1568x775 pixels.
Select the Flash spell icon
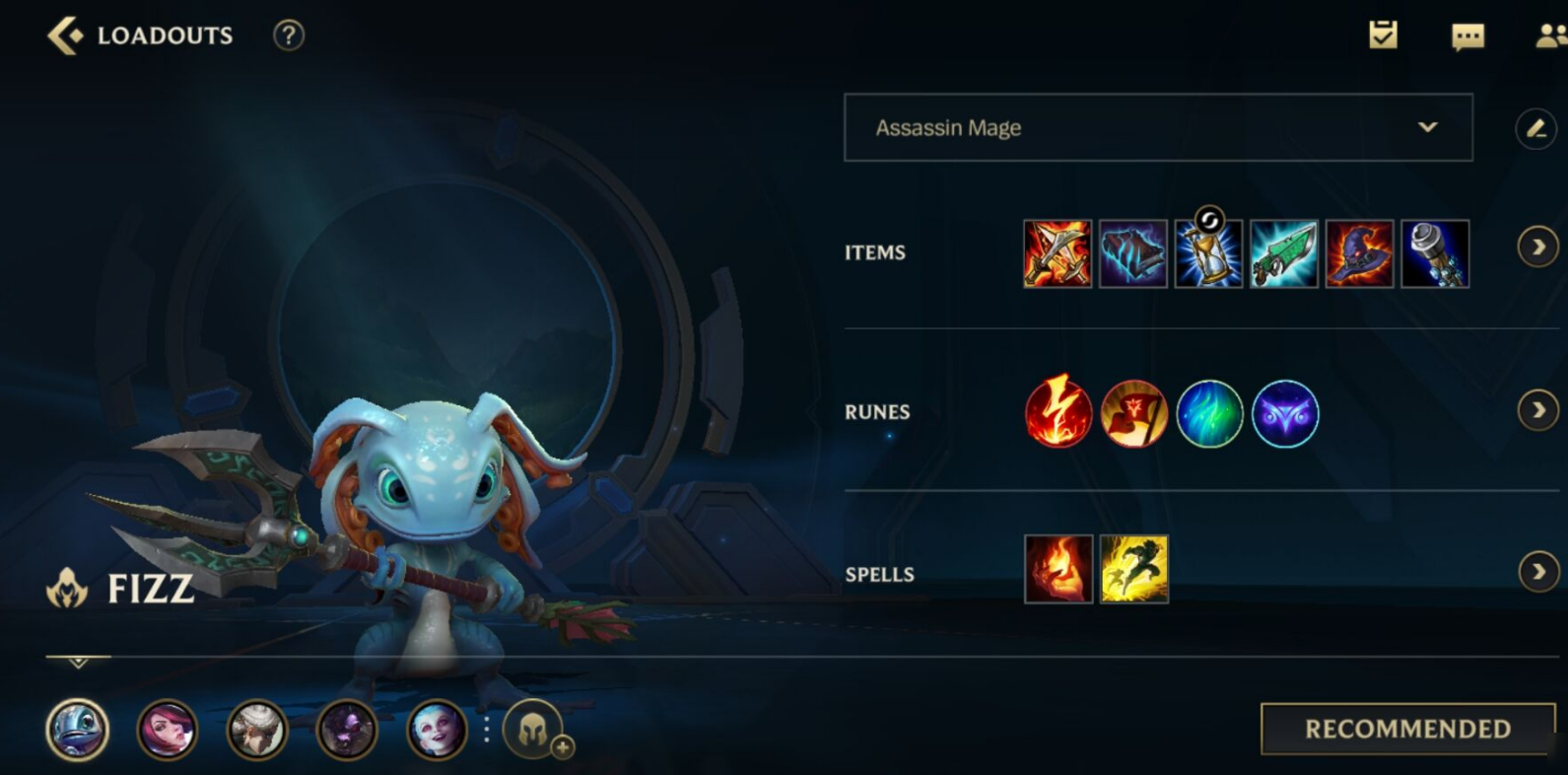pyautogui.click(x=1133, y=569)
